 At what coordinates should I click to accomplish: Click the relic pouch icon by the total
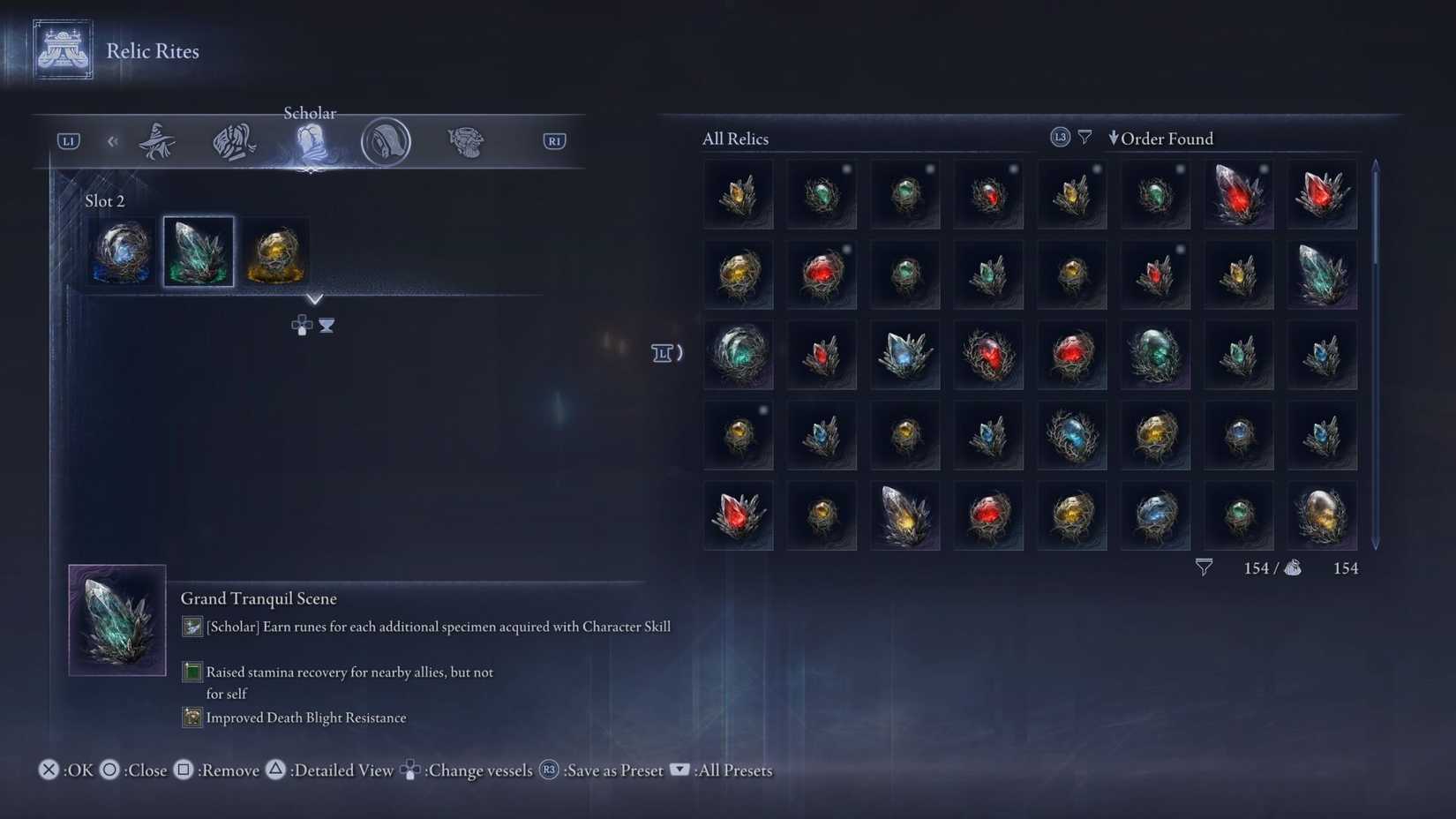tap(1294, 567)
